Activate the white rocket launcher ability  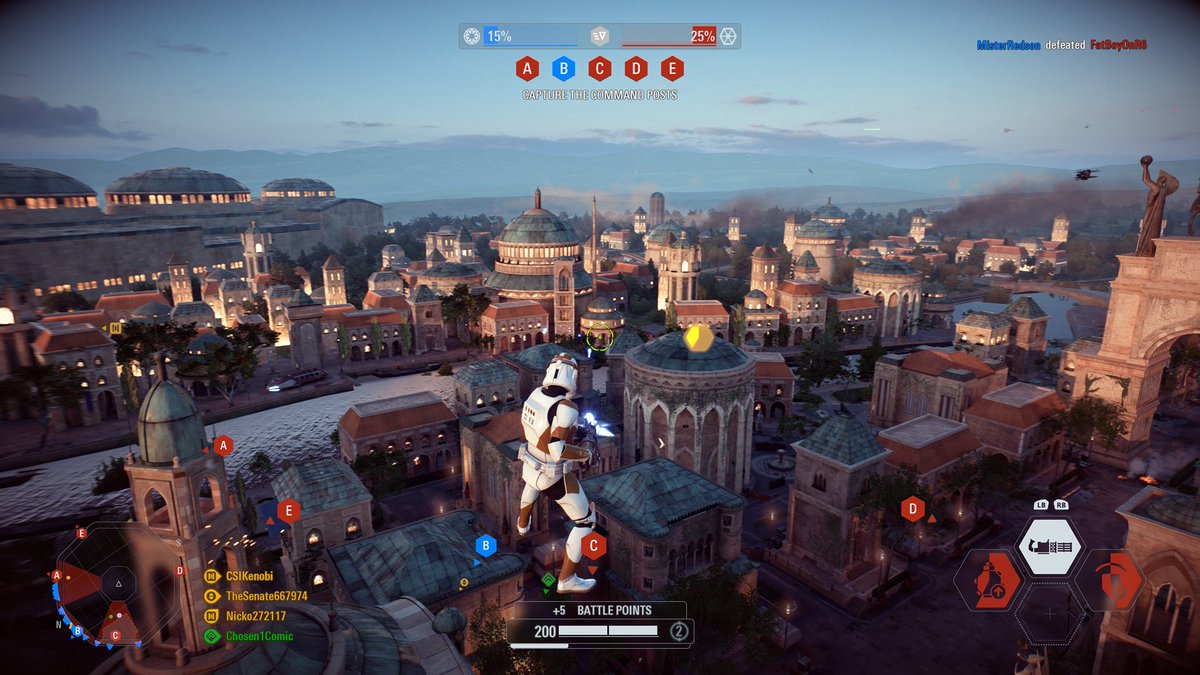point(1050,547)
